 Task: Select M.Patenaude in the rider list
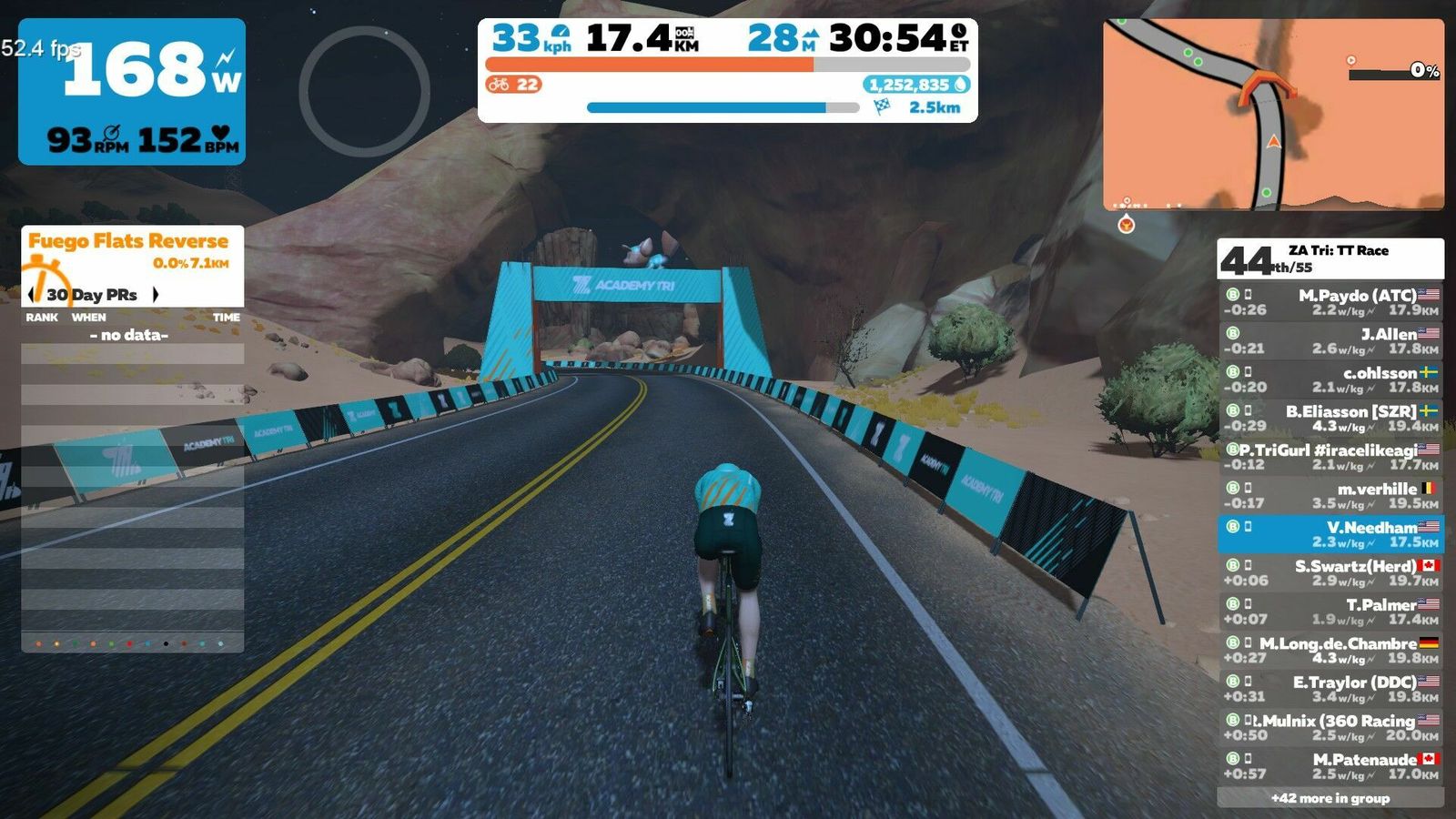click(1330, 766)
